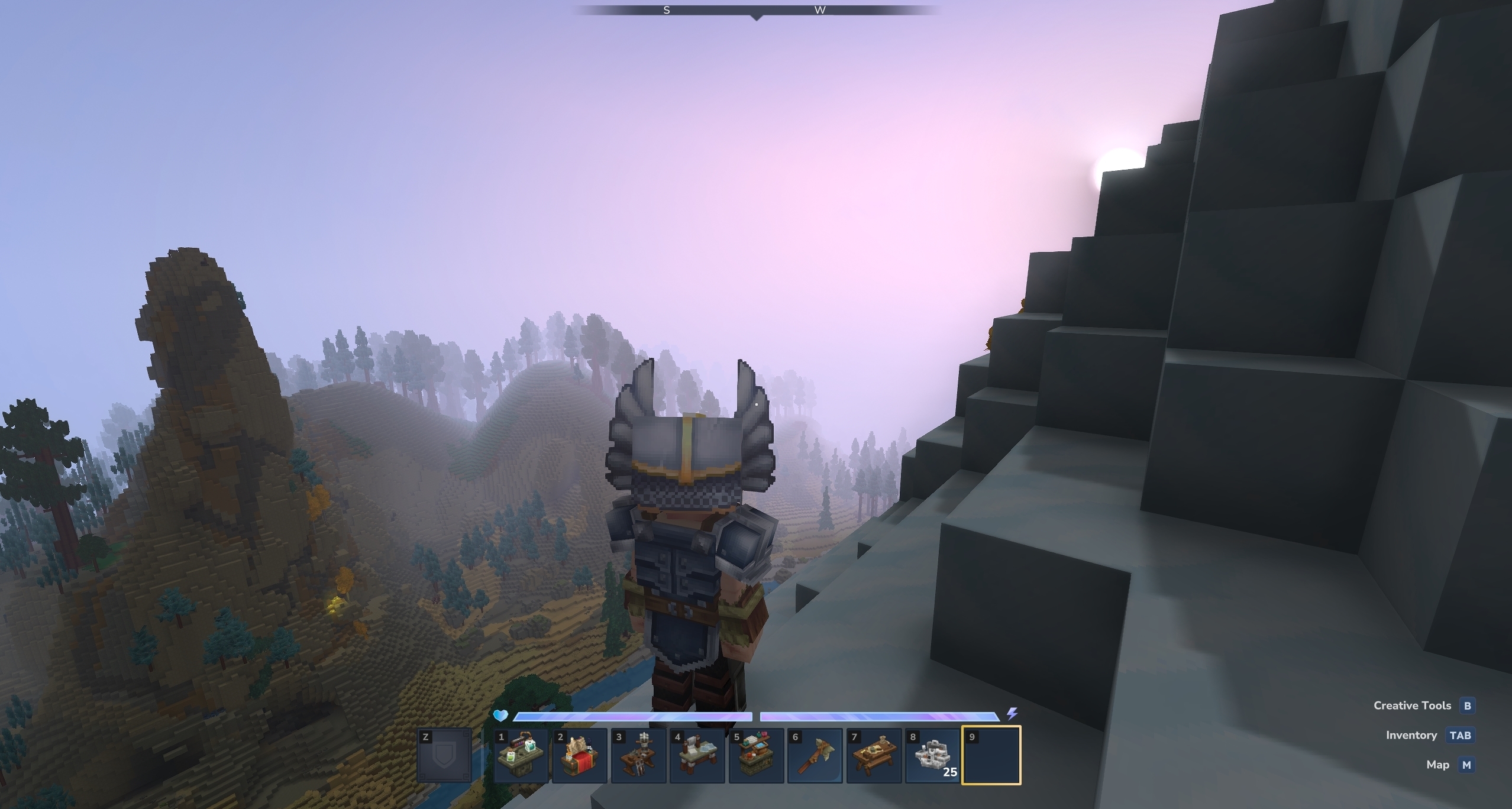
Task: Open the Map via the M button
Action: (1466, 764)
